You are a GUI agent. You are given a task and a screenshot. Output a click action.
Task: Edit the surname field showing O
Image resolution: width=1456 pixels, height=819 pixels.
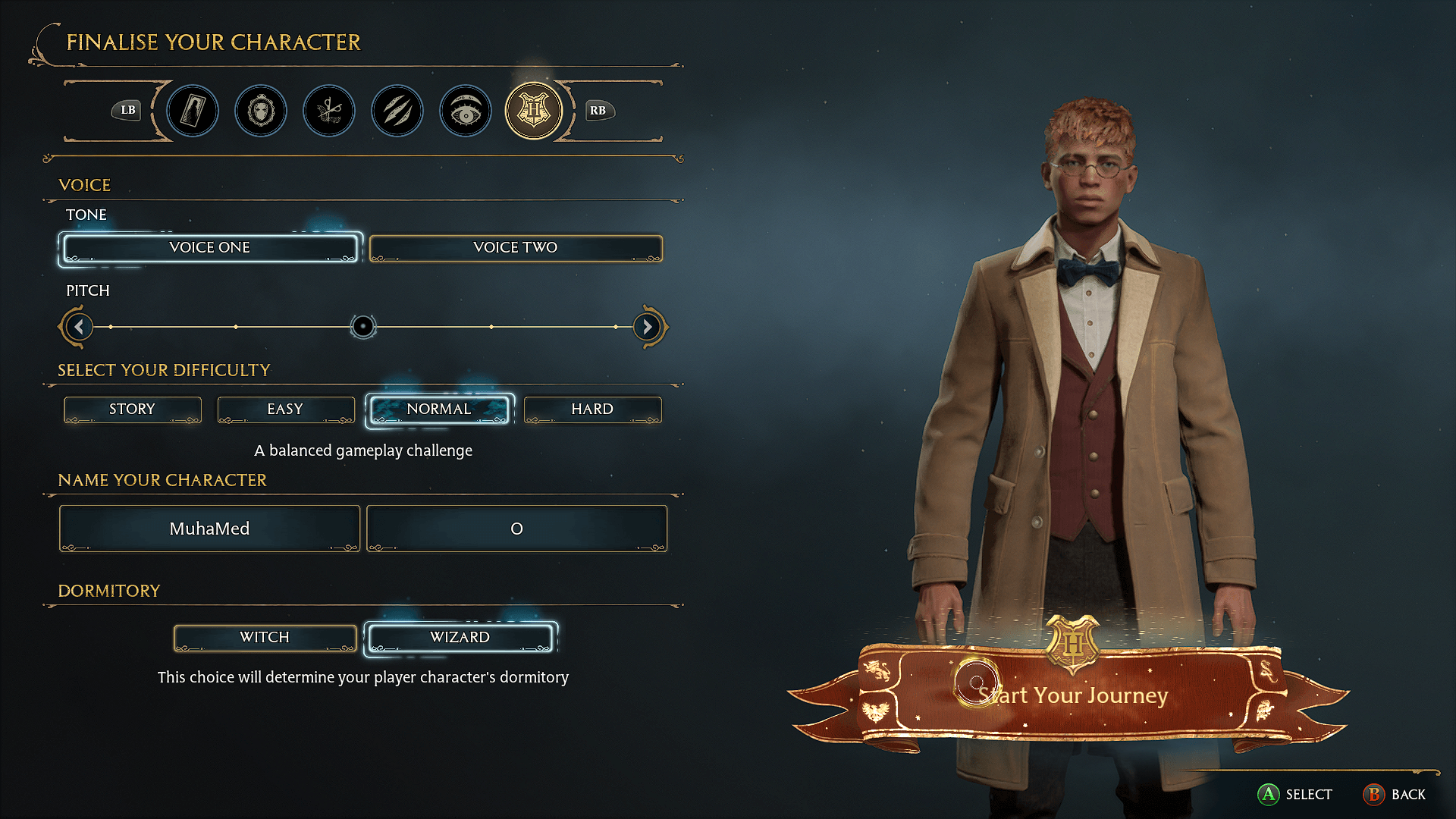(516, 529)
